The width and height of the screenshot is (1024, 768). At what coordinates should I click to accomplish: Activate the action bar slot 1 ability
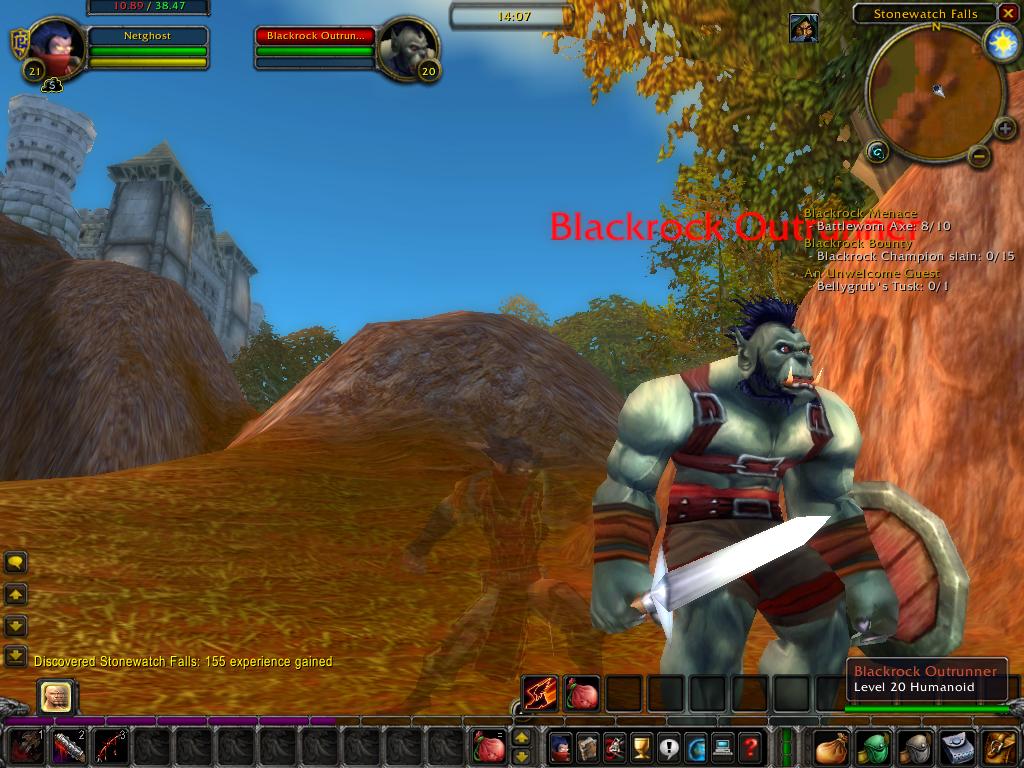27,747
